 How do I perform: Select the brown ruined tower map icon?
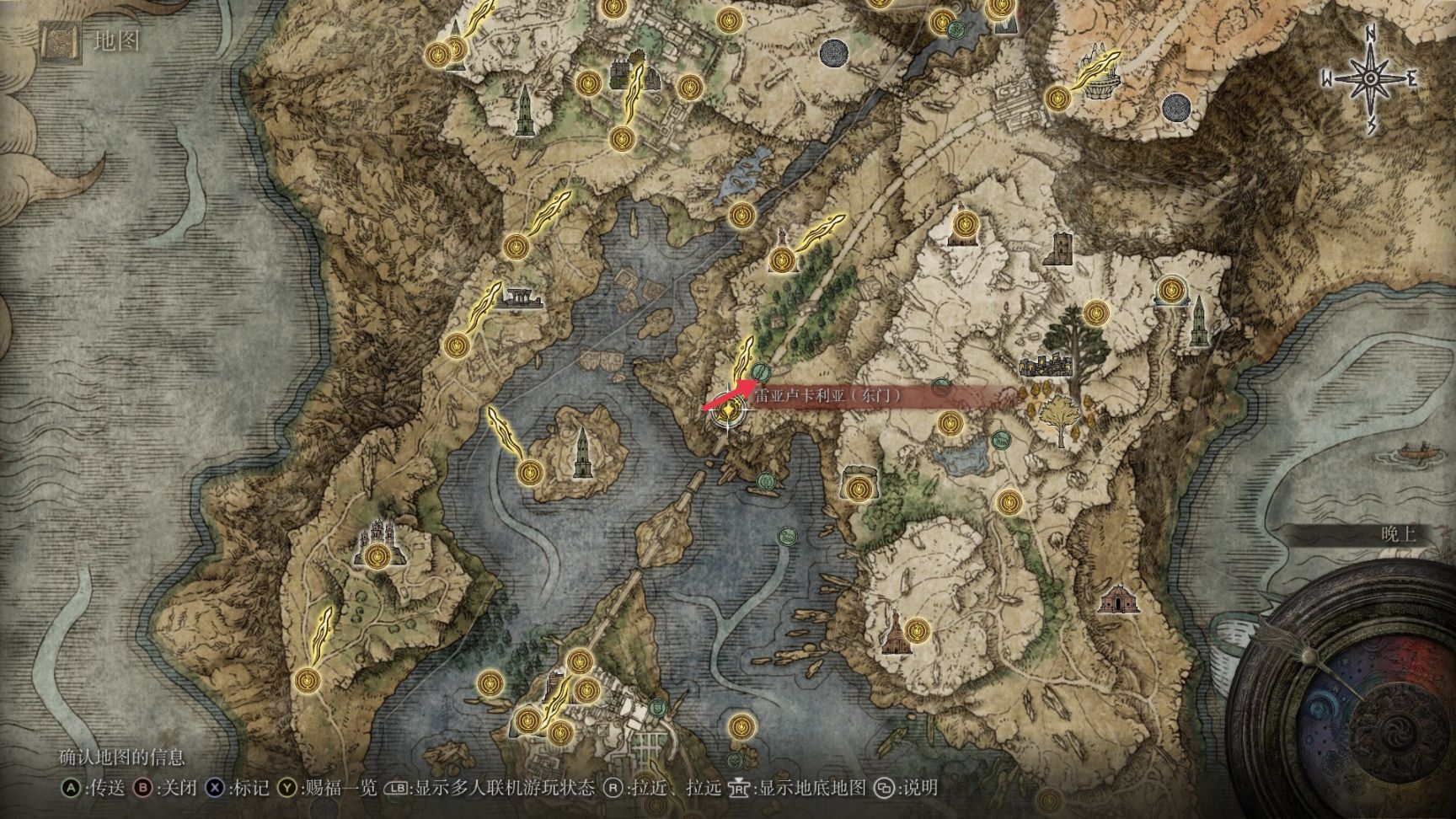[1059, 249]
